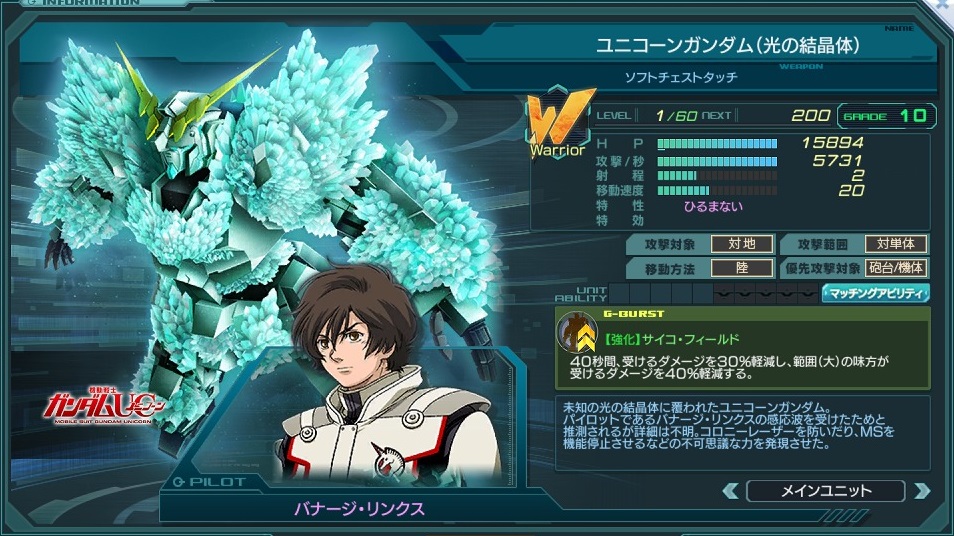Select the メインユニット (Main Unit) label button
Screen dimensions: 954x536
826,491
